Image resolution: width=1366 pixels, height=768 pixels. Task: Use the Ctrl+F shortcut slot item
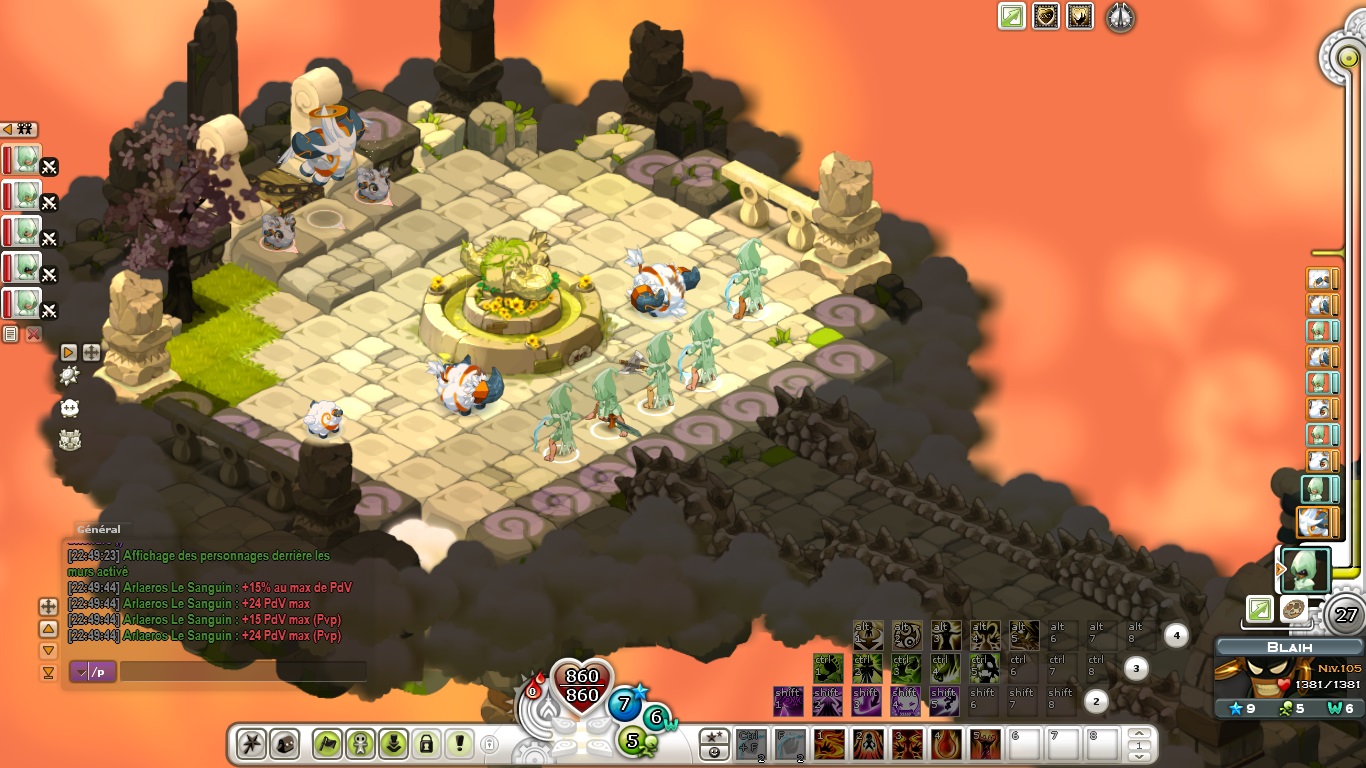(751, 744)
